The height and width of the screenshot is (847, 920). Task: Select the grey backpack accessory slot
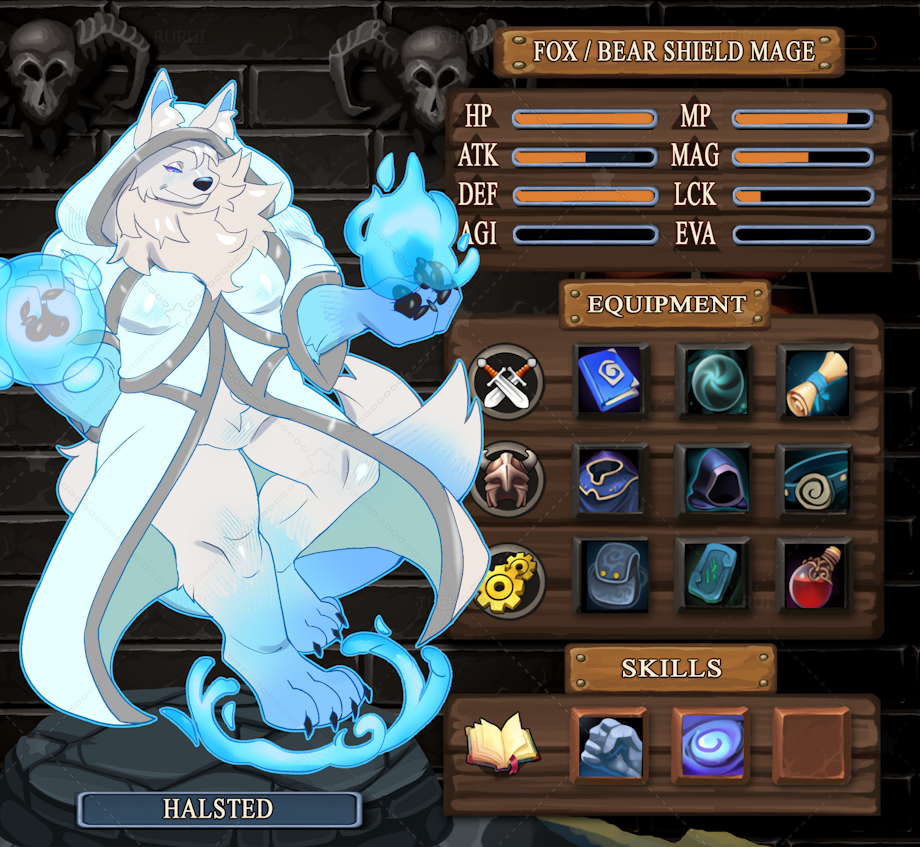pos(611,575)
